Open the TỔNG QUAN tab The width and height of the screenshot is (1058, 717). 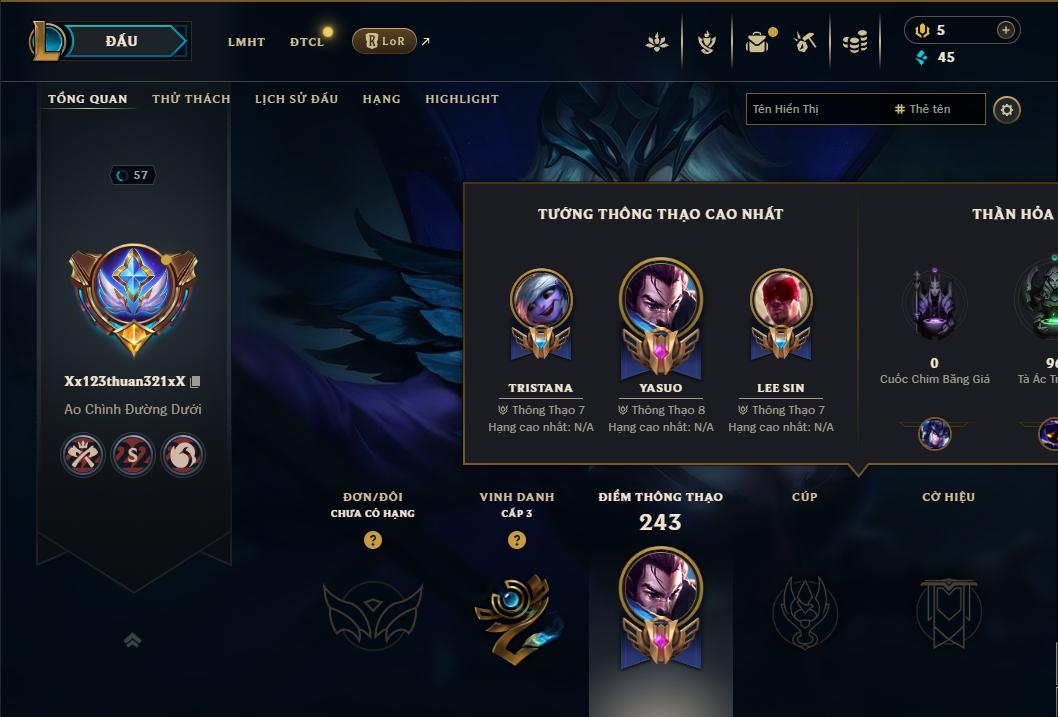pyautogui.click(x=88, y=99)
